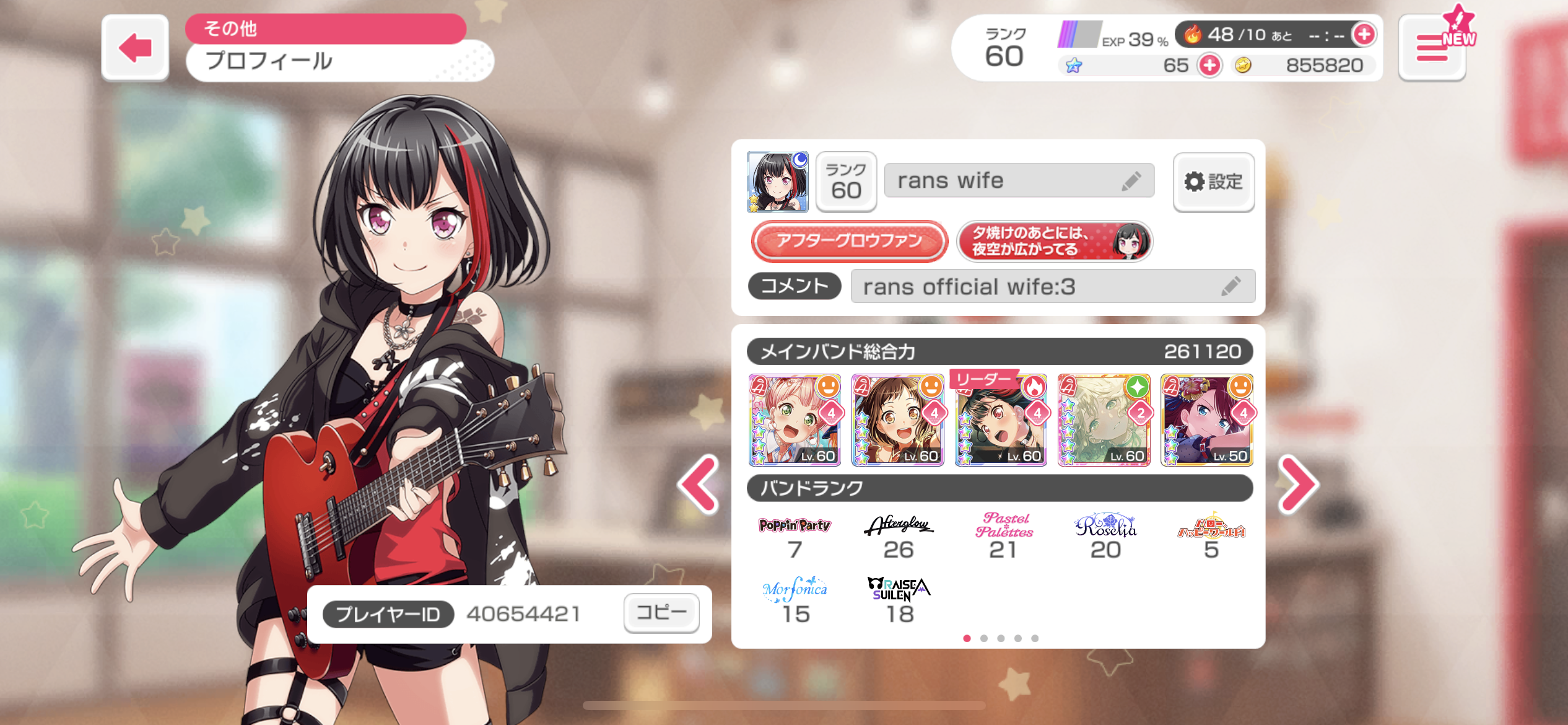Viewport: 1568px width, 725px height.
Task: Go back with the pink arrow button
Action: click(135, 48)
